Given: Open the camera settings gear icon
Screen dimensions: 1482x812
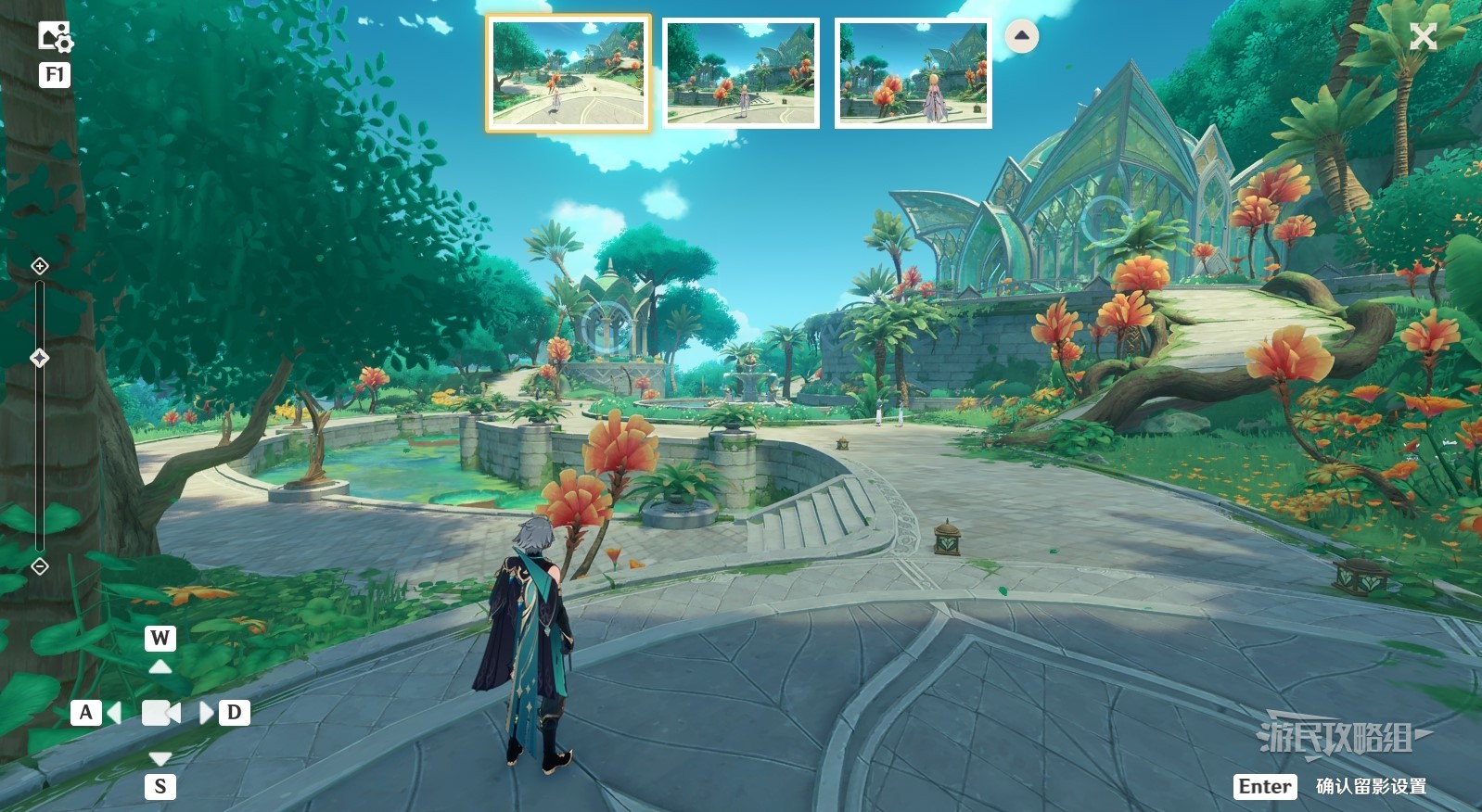Looking at the screenshot, I should [55, 37].
